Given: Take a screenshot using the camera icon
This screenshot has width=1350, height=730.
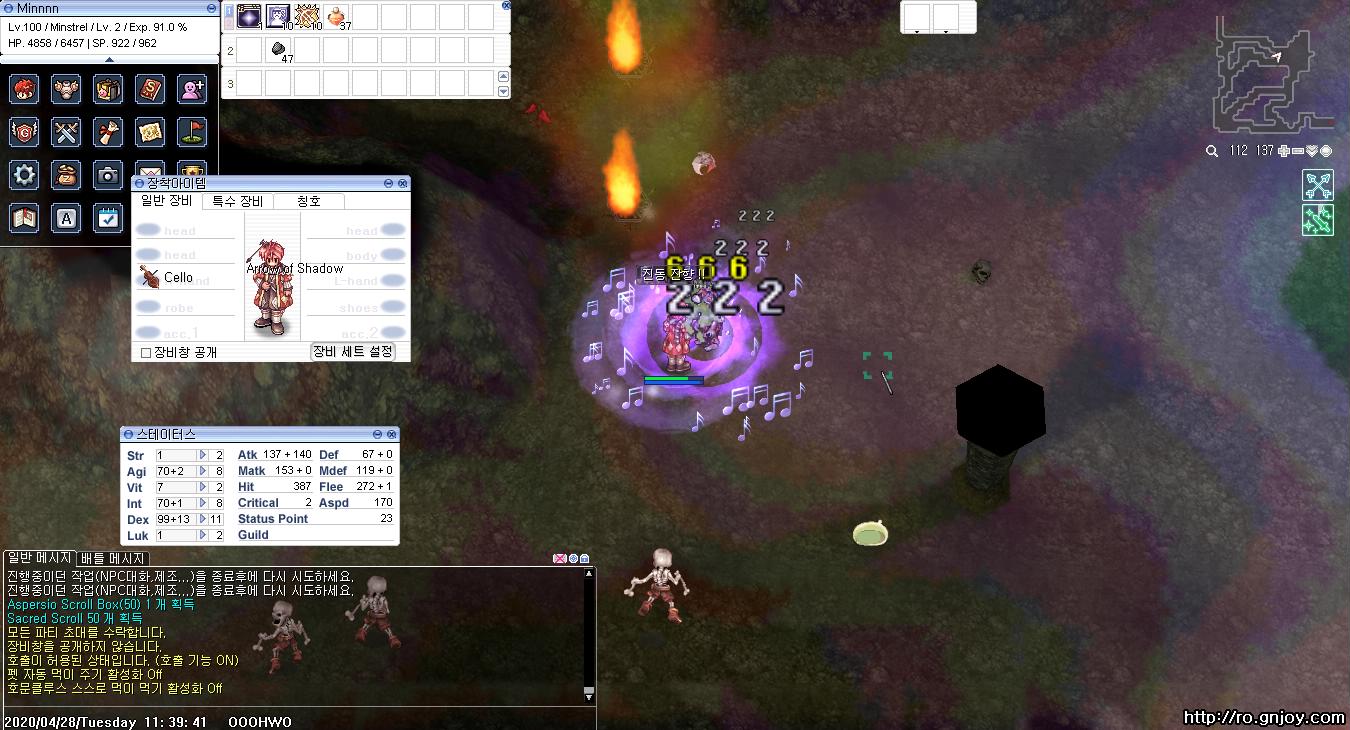Looking at the screenshot, I should tap(108, 175).
